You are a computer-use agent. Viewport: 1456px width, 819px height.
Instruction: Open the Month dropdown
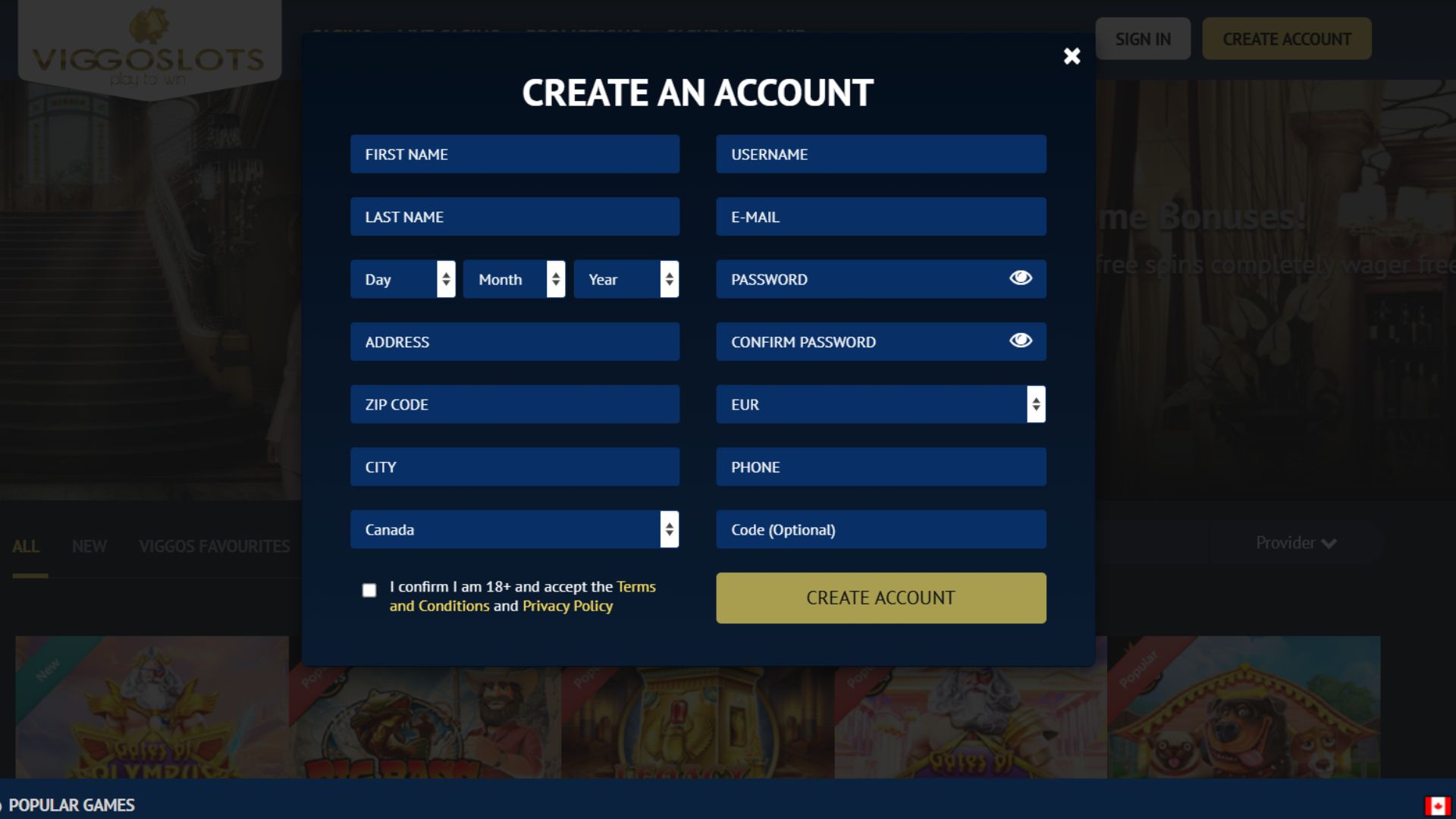[514, 279]
